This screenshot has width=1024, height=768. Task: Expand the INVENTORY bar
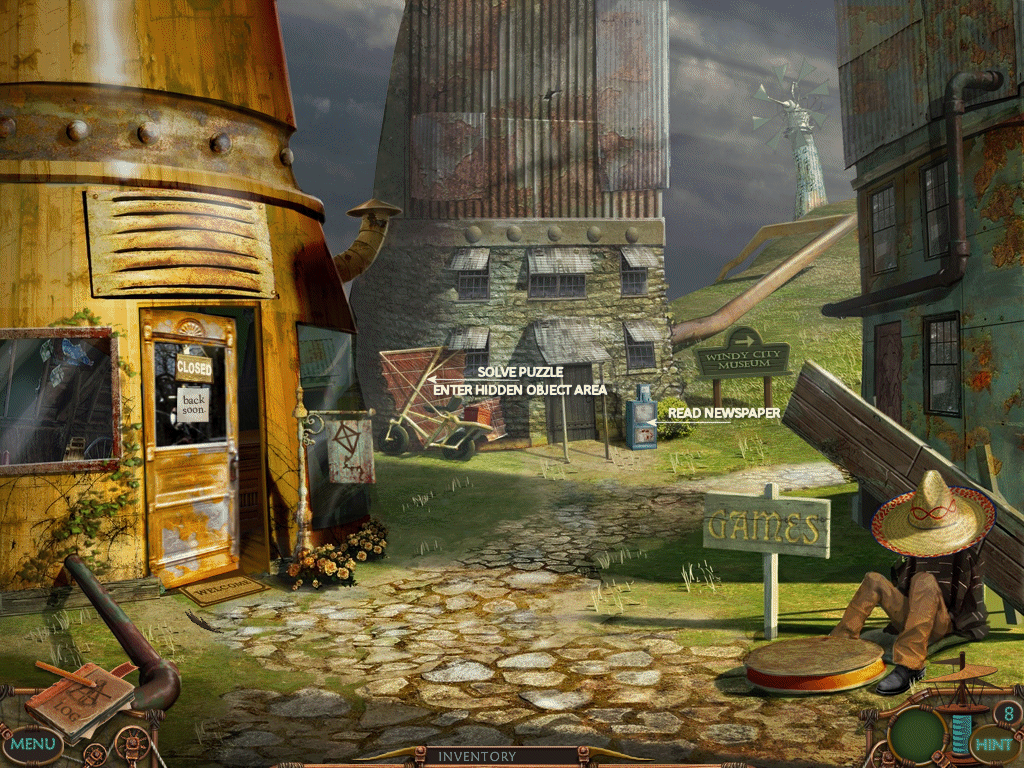coord(477,757)
